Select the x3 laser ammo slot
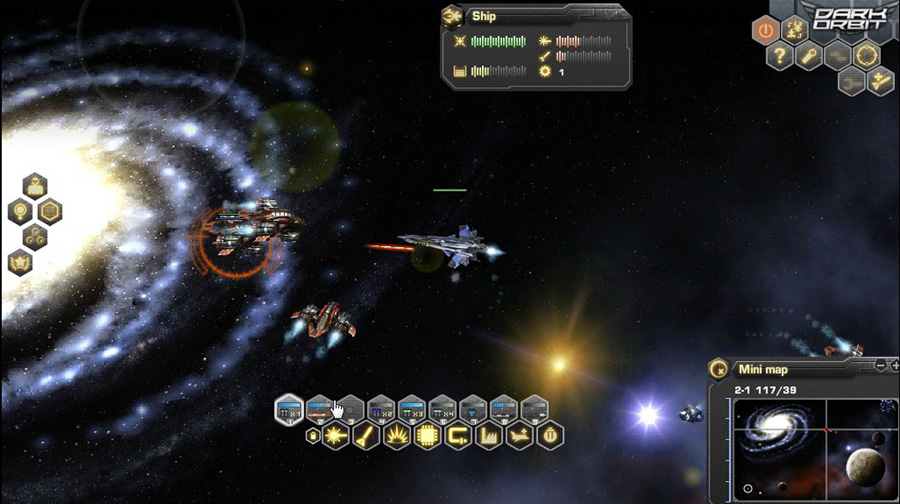The width and height of the screenshot is (900, 504). pyautogui.click(x=412, y=408)
